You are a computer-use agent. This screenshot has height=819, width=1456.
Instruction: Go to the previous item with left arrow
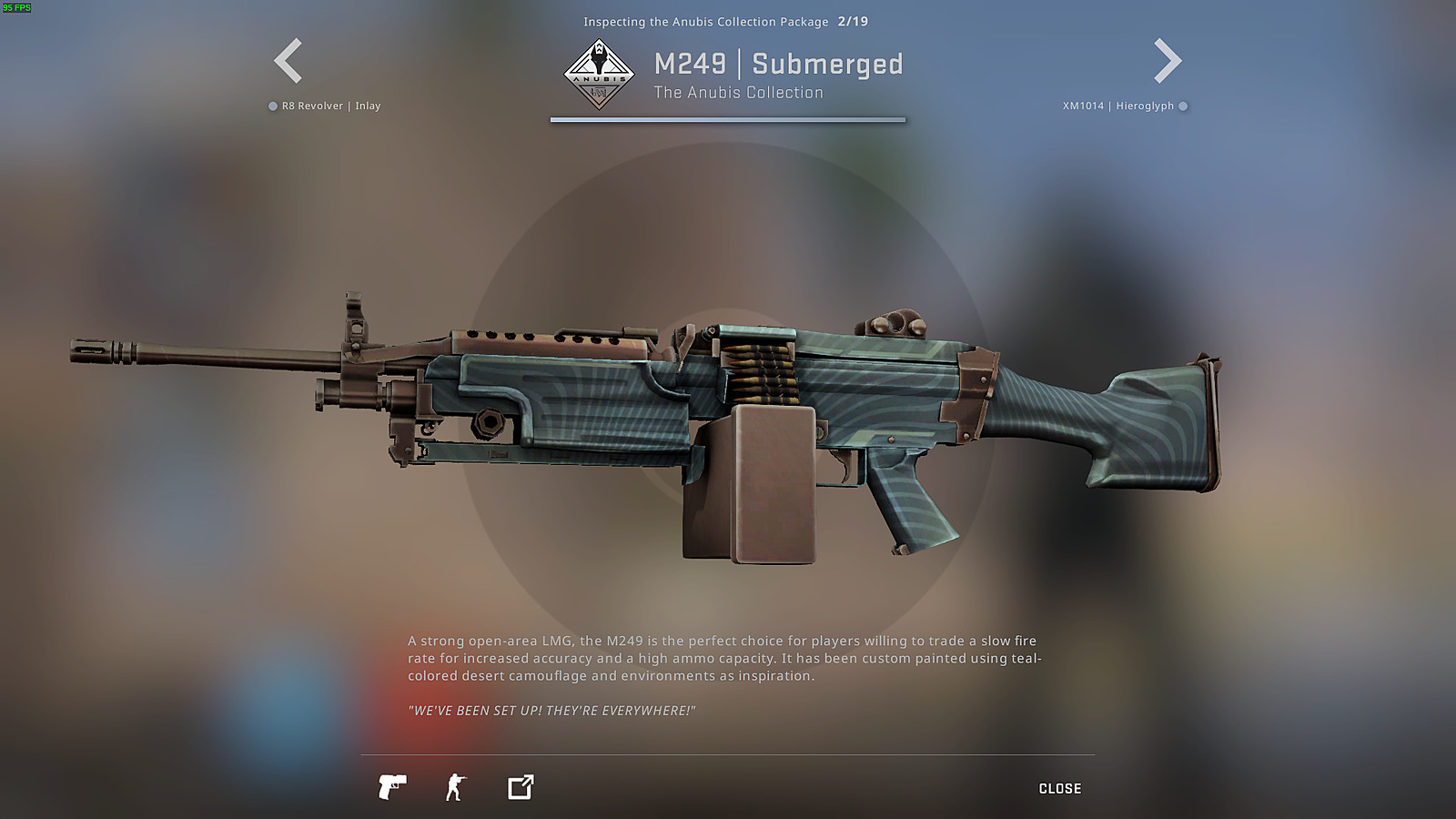click(288, 61)
